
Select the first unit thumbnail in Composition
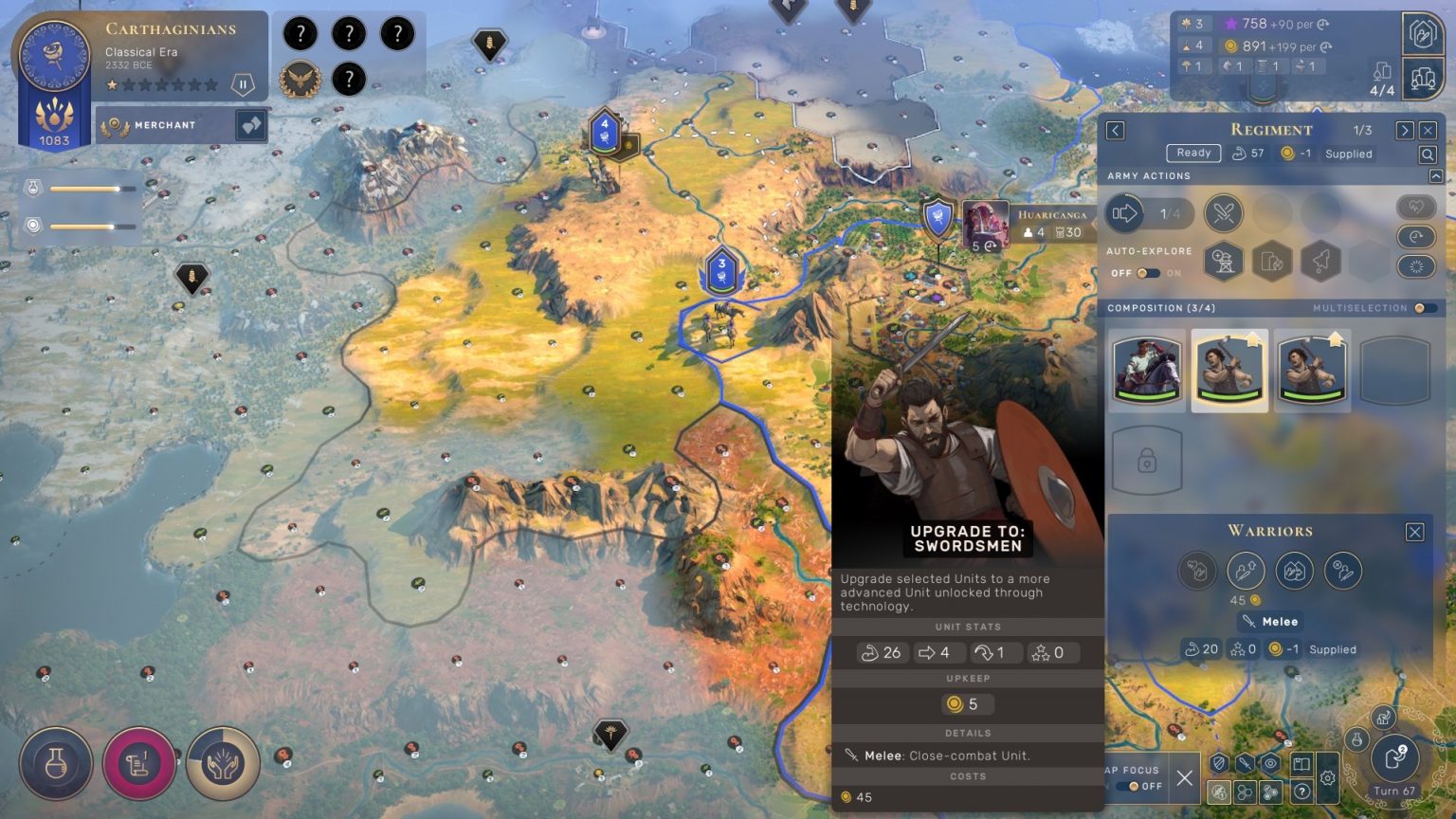1147,370
